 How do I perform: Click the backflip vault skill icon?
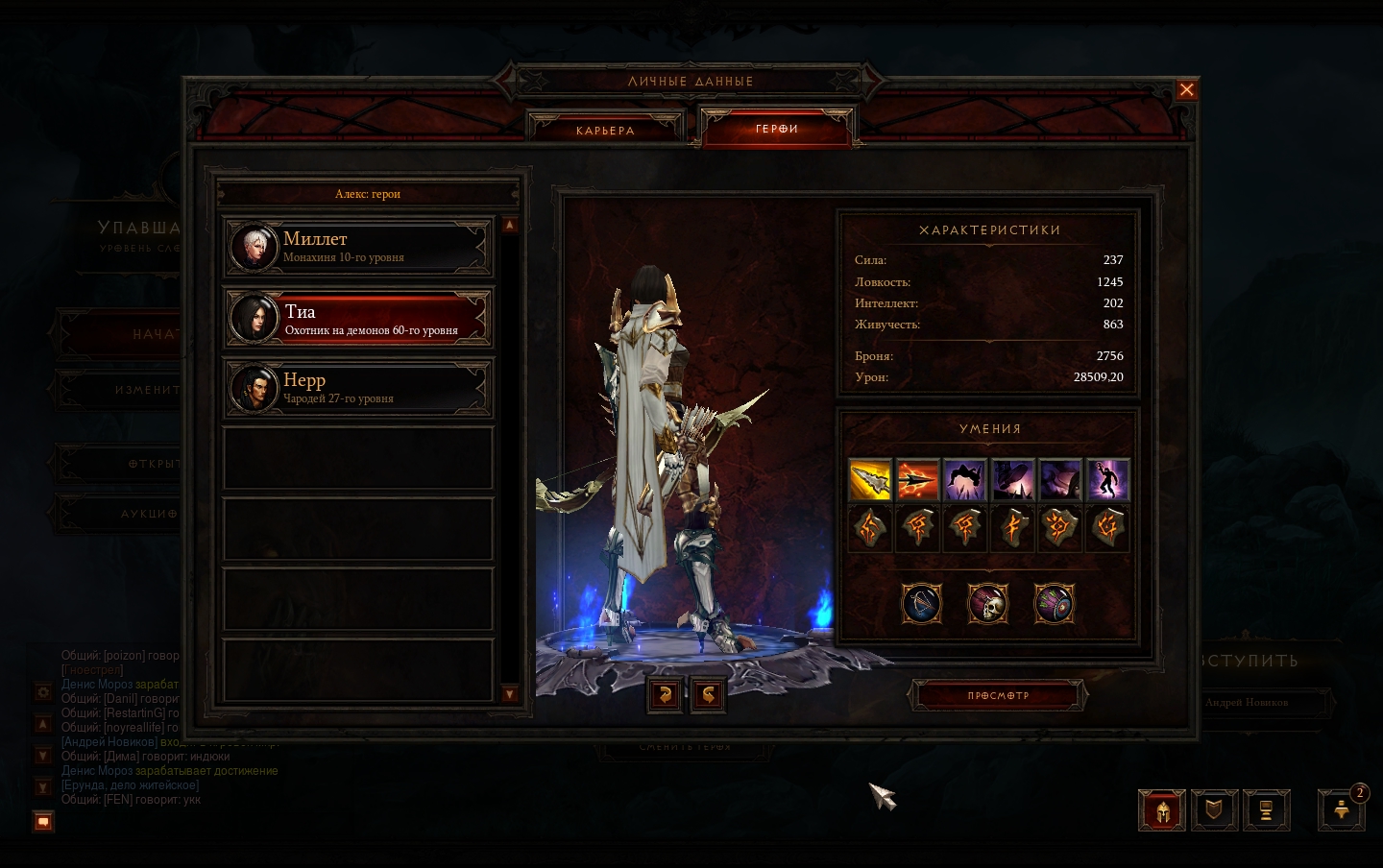[x=965, y=480]
